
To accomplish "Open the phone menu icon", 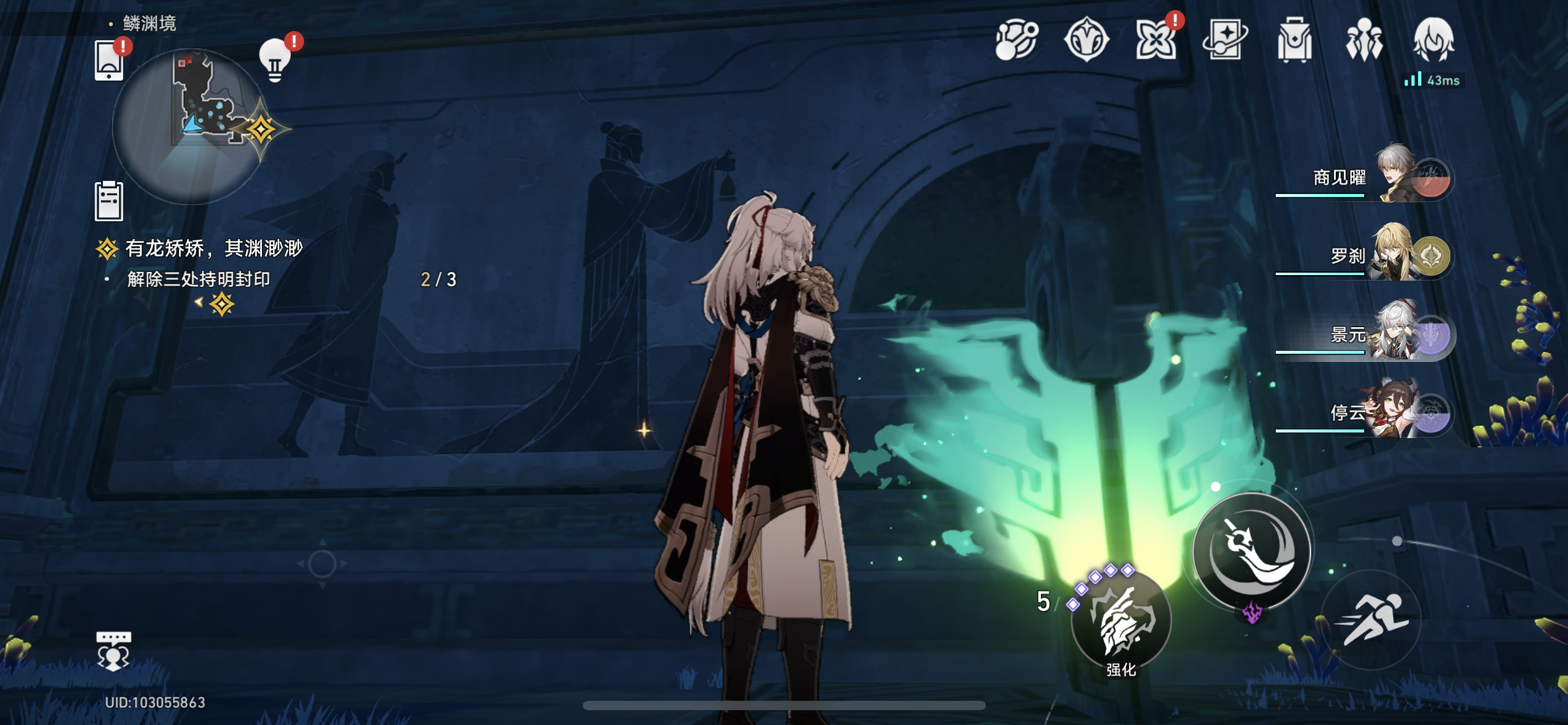I will point(109,60).
